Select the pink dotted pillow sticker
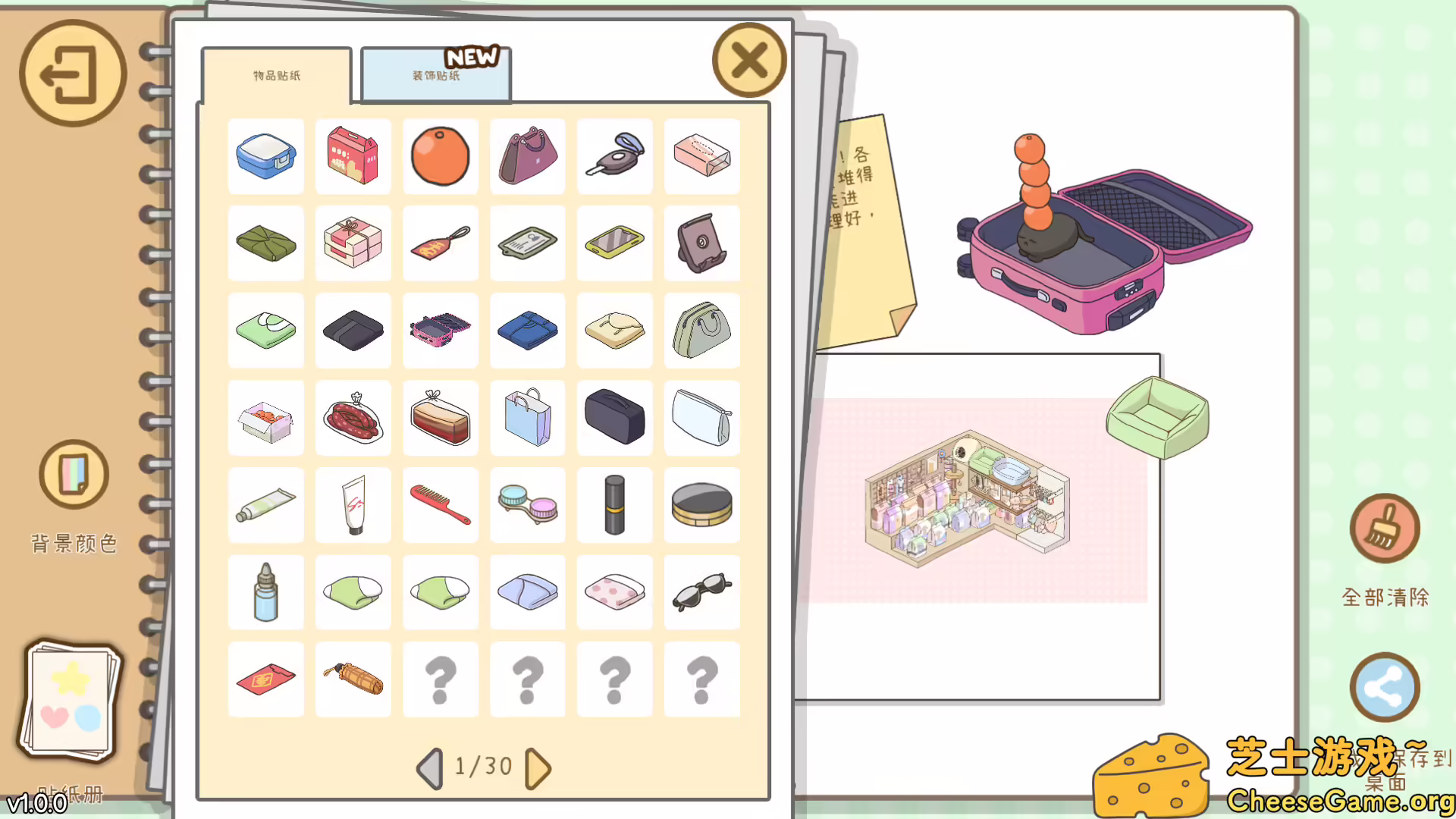 (614, 592)
